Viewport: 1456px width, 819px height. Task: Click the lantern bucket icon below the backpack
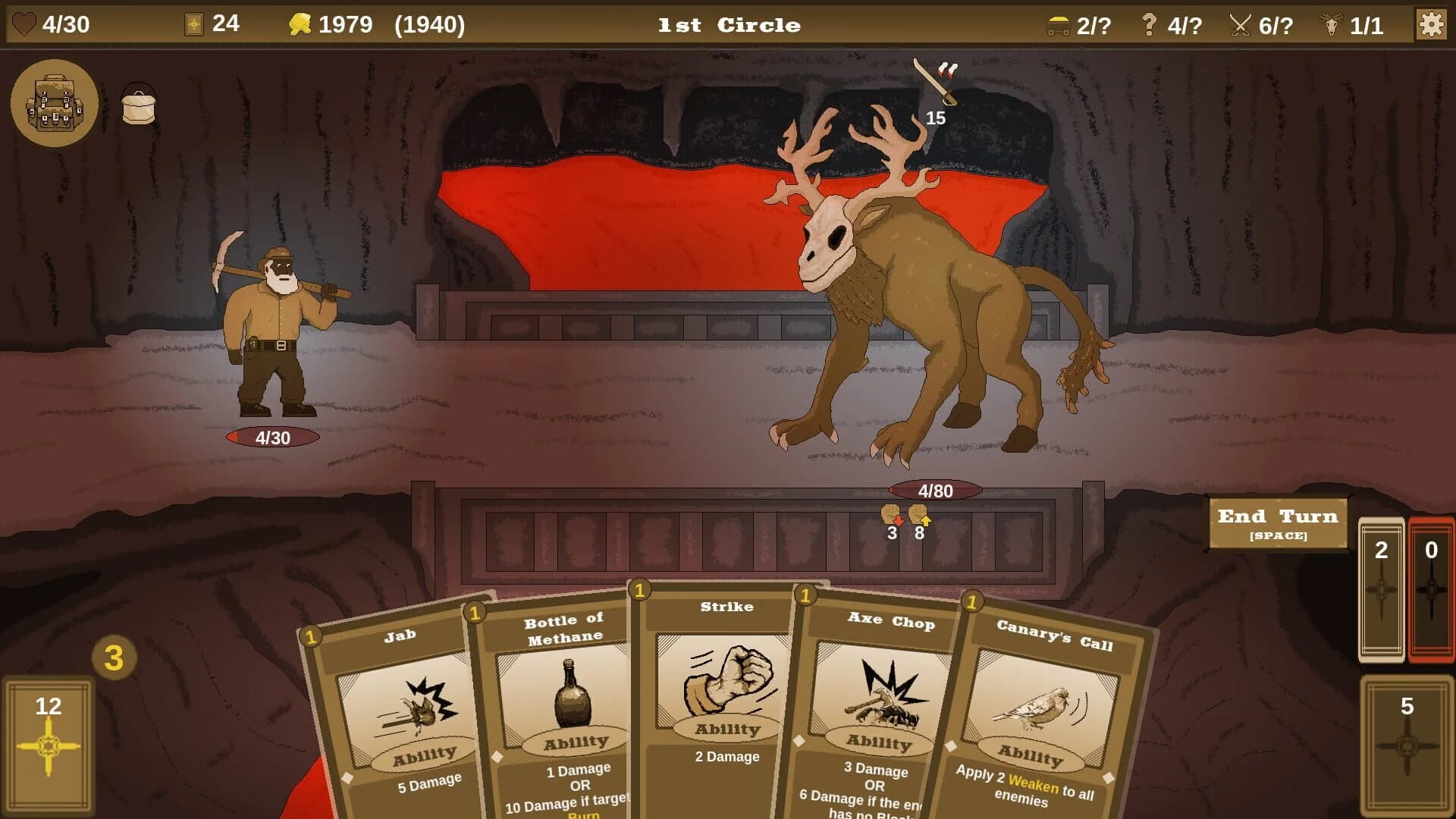(140, 104)
